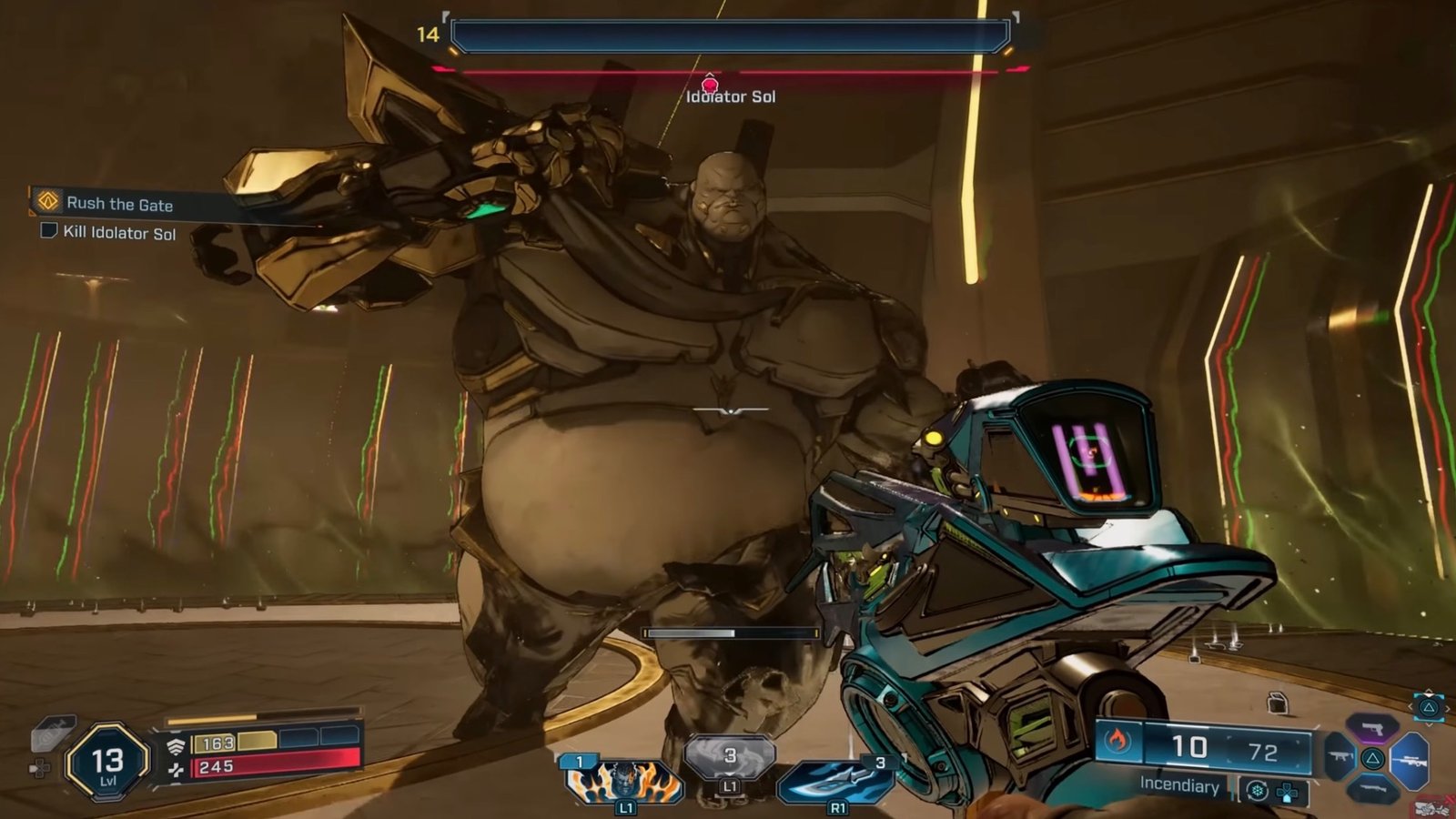Image resolution: width=1456 pixels, height=819 pixels.
Task: Click the Idolator Sol boss marker
Action: 710,85
